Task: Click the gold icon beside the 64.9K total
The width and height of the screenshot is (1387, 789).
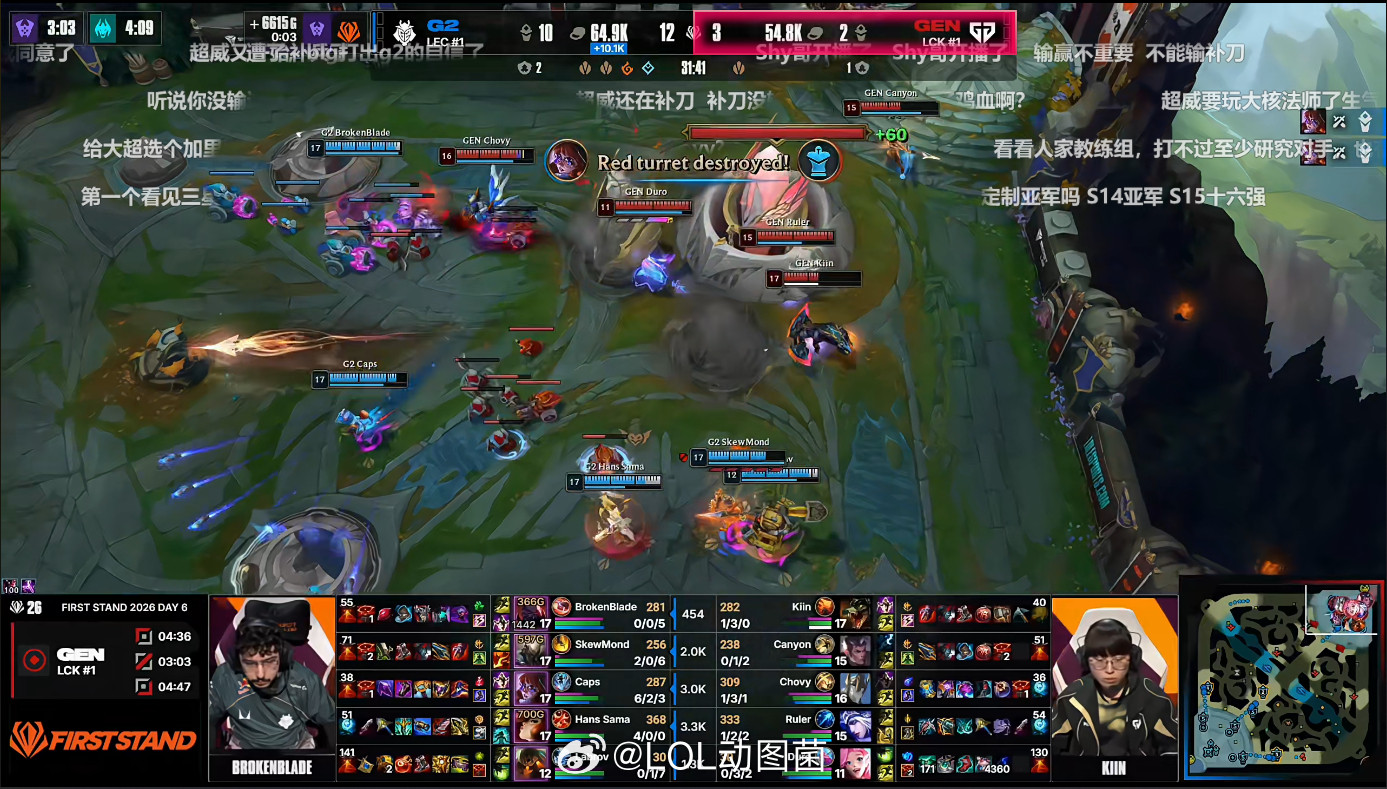Action: point(579,30)
